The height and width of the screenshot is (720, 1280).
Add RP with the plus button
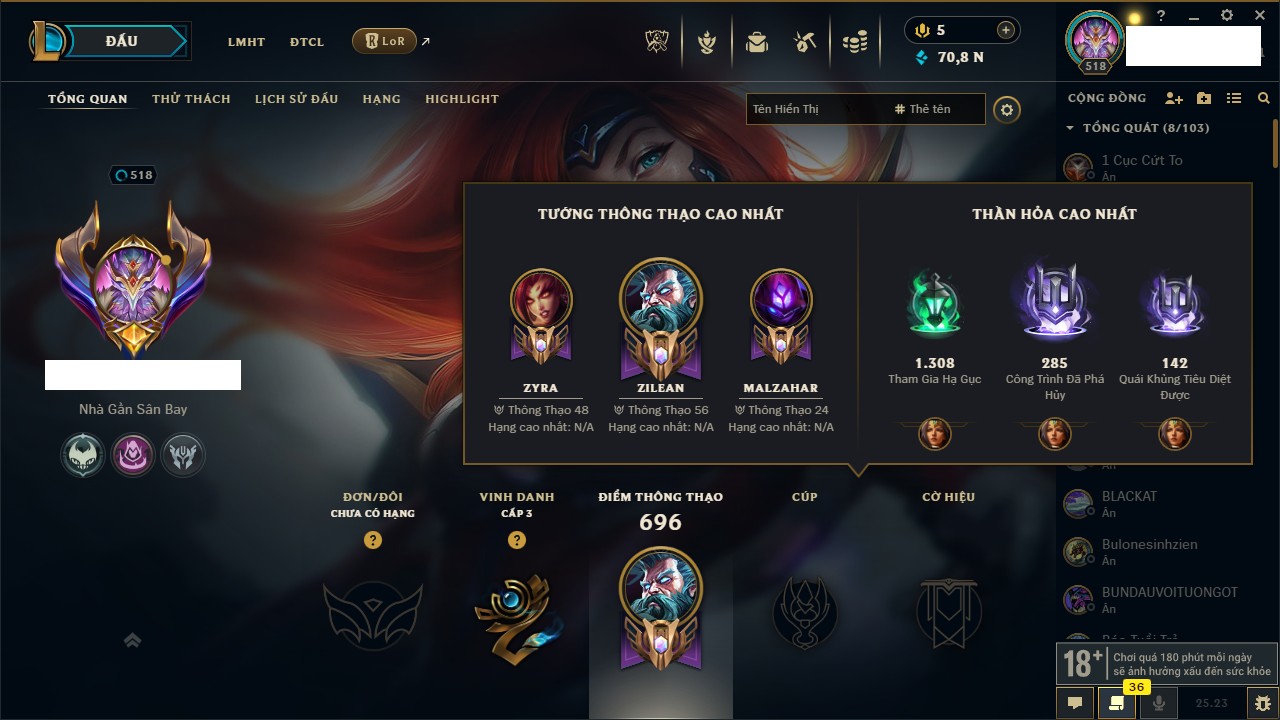click(x=1005, y=30)
